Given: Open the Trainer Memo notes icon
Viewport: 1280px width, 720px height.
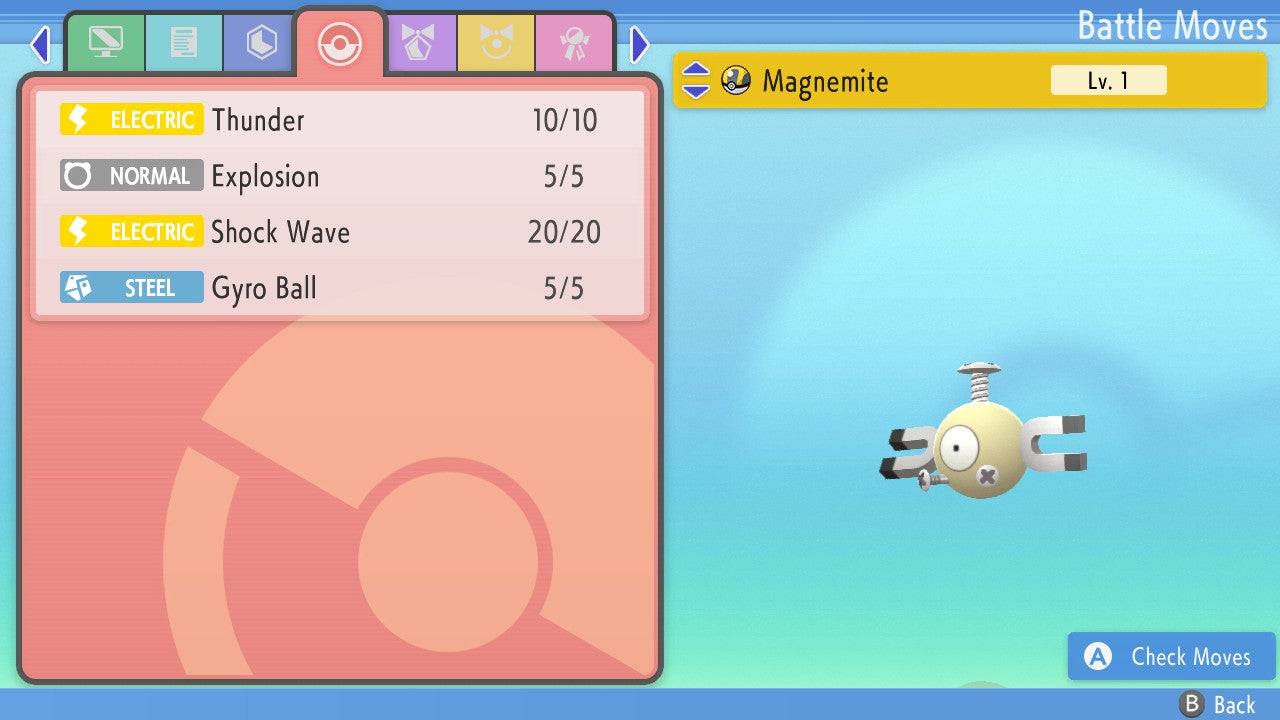Looking at the screenshot, I should click(184, 43).
